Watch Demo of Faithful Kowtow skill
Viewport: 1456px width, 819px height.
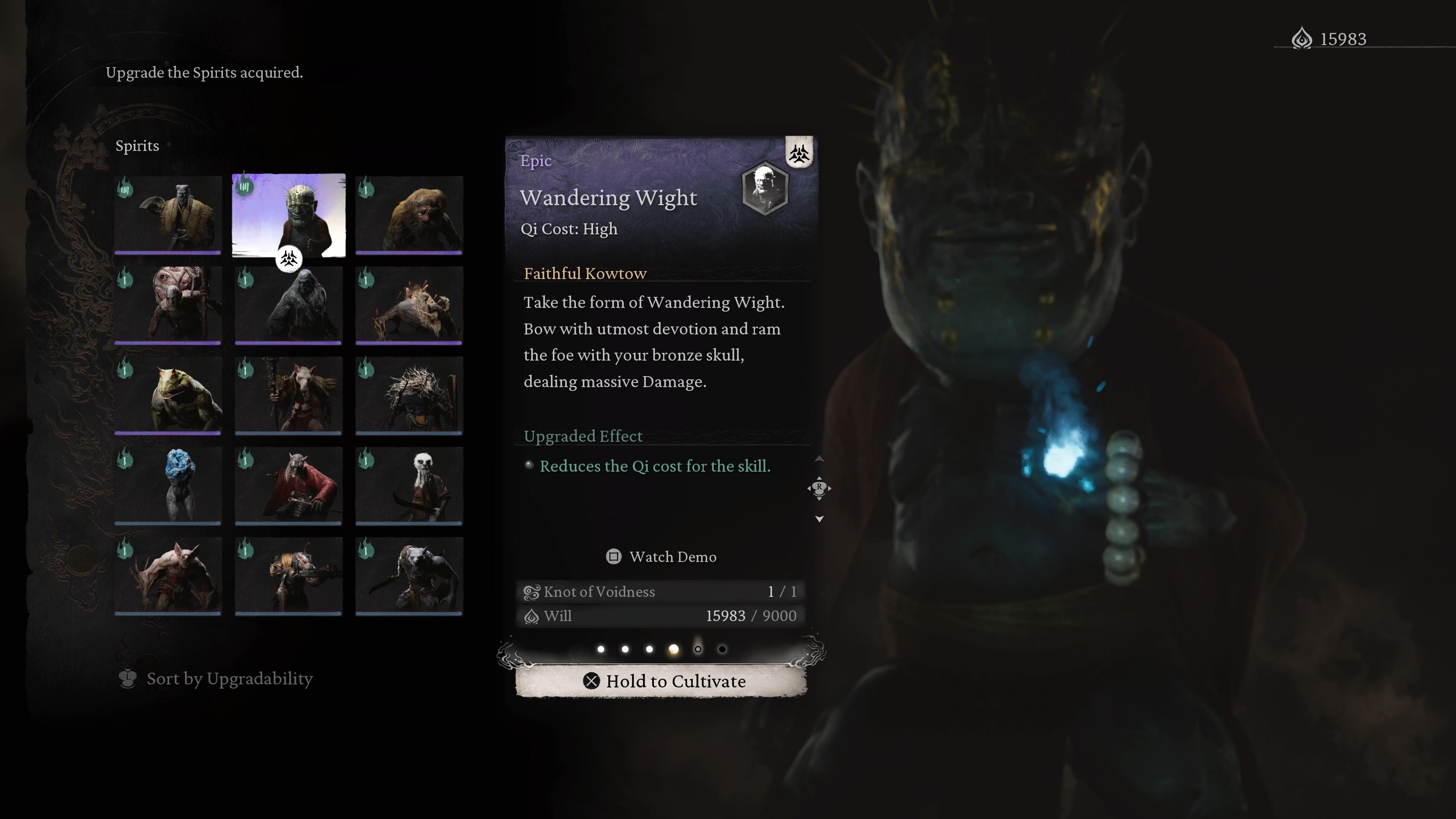tap(661, 557)
